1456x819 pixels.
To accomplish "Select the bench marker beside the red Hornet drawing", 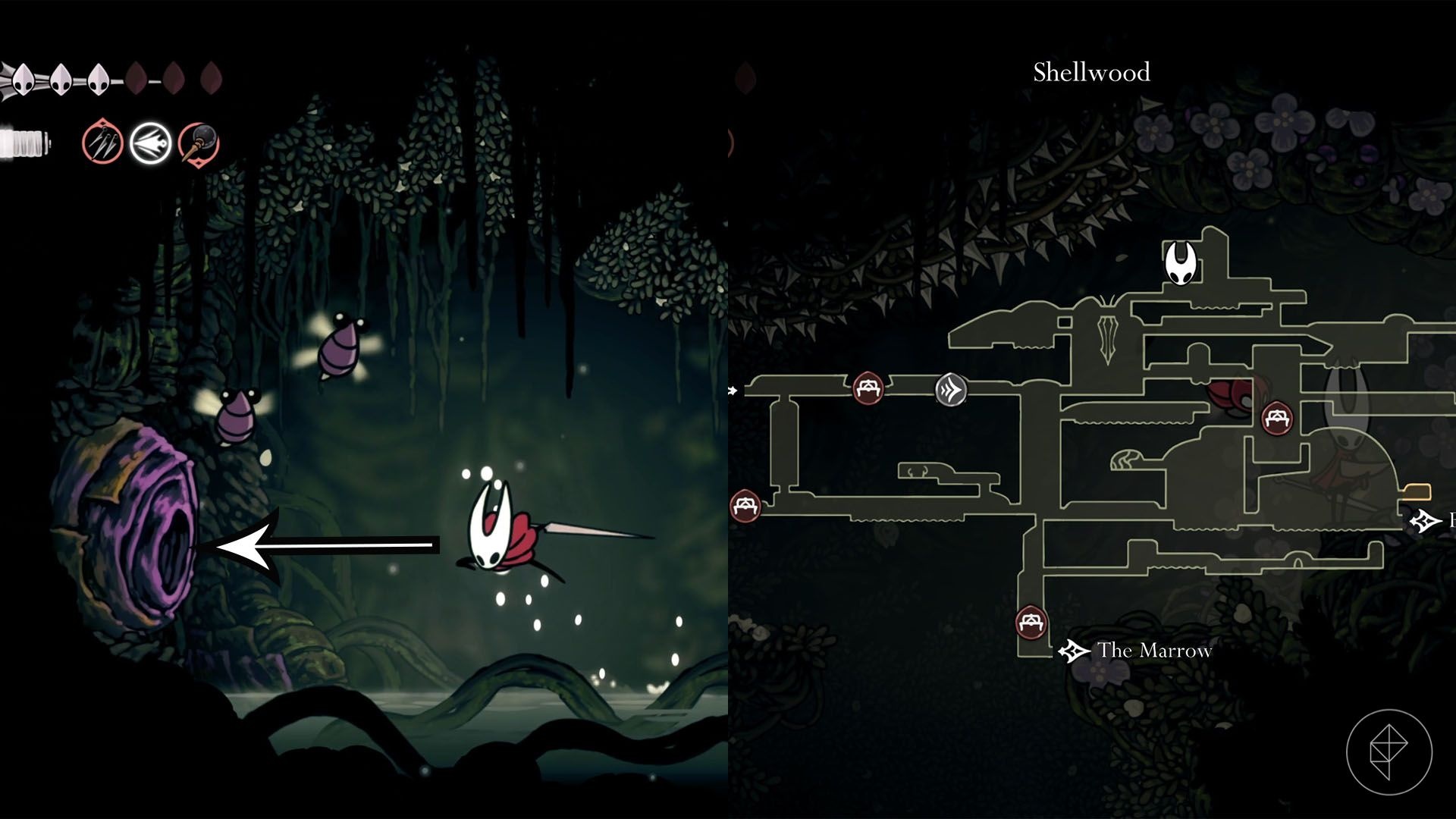I will 1276,418.
